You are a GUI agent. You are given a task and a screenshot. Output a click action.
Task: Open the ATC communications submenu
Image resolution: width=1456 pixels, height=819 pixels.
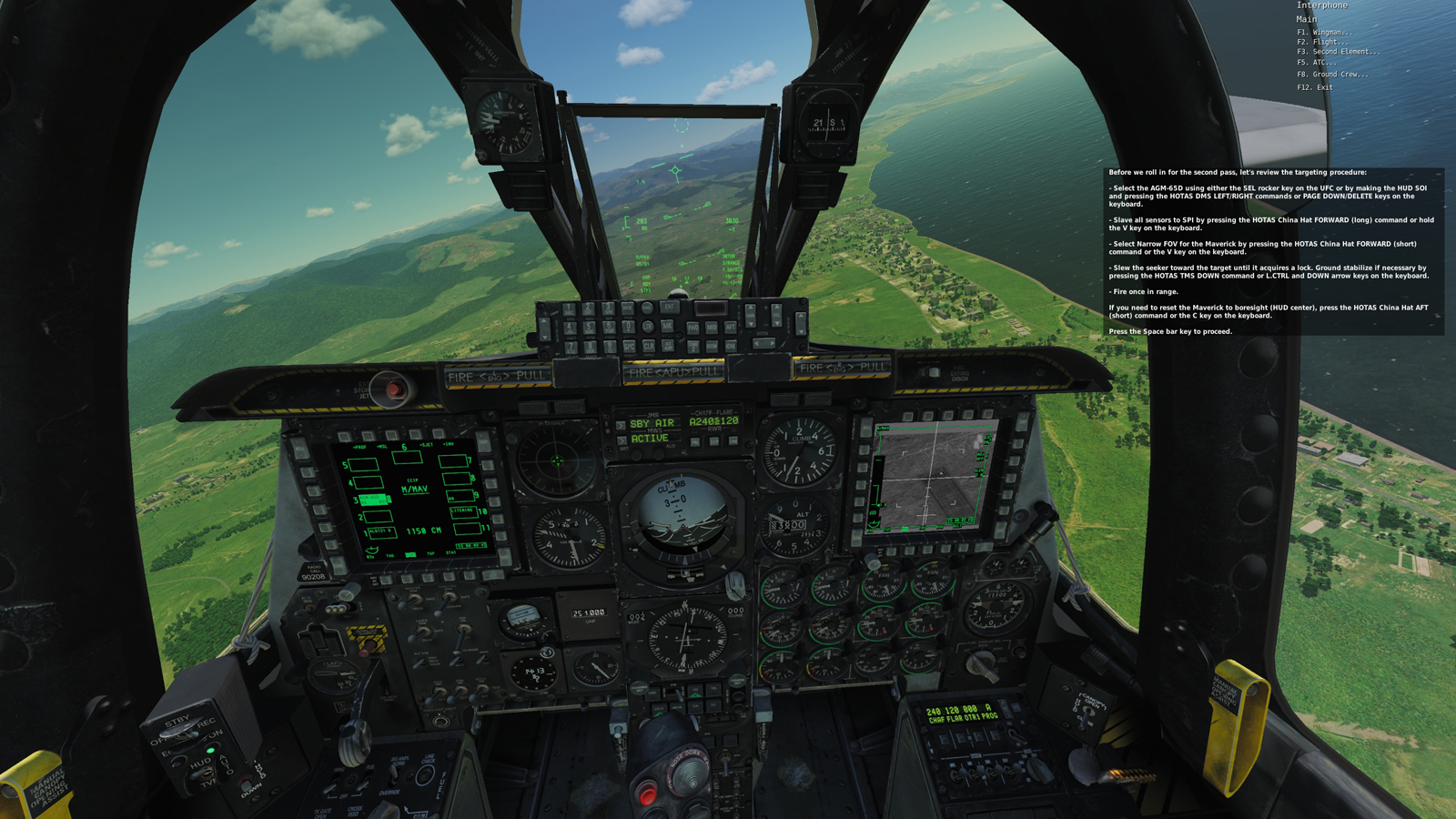[1317, 63]
